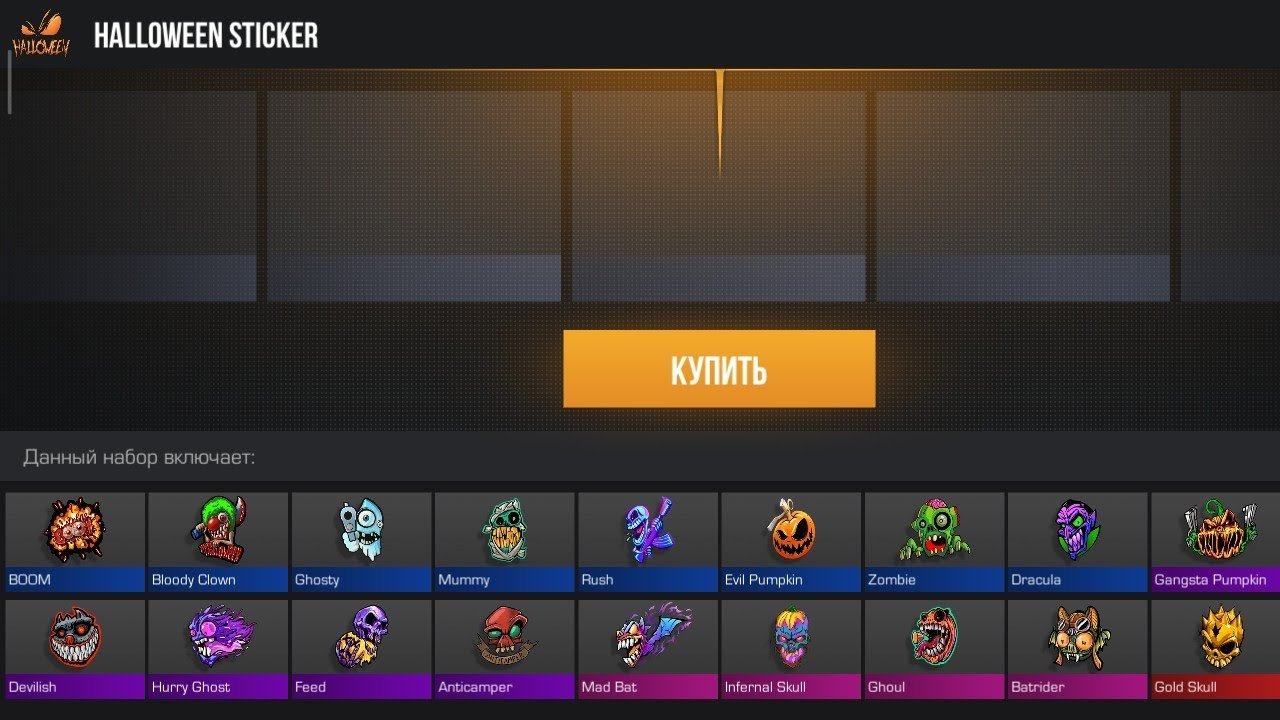This screenshot has height=720, width=1280.
Task: Select the Batrider sticker
Action: [1076, 648]
